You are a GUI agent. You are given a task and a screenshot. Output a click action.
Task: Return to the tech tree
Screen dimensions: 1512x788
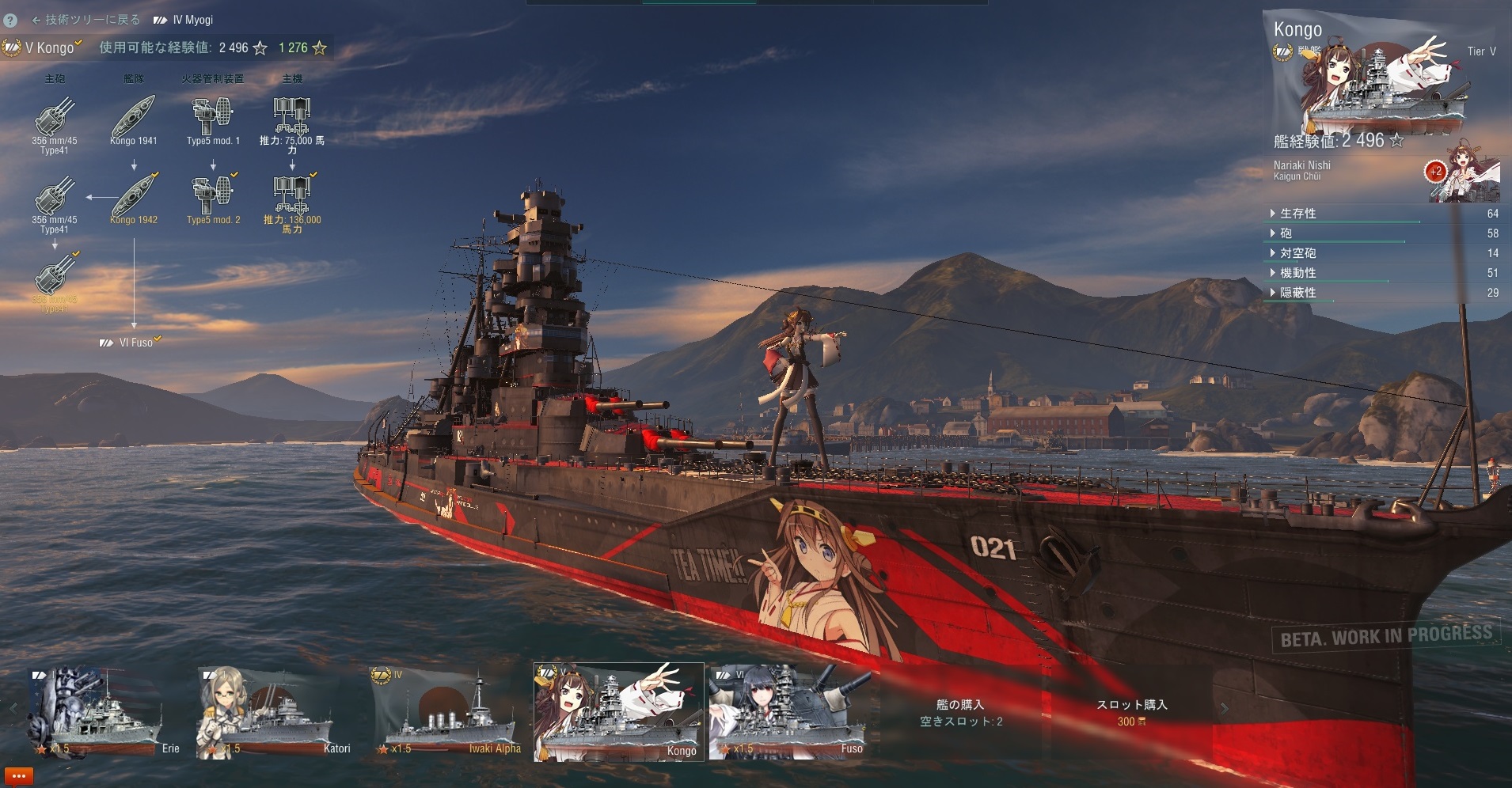(85, 20)
